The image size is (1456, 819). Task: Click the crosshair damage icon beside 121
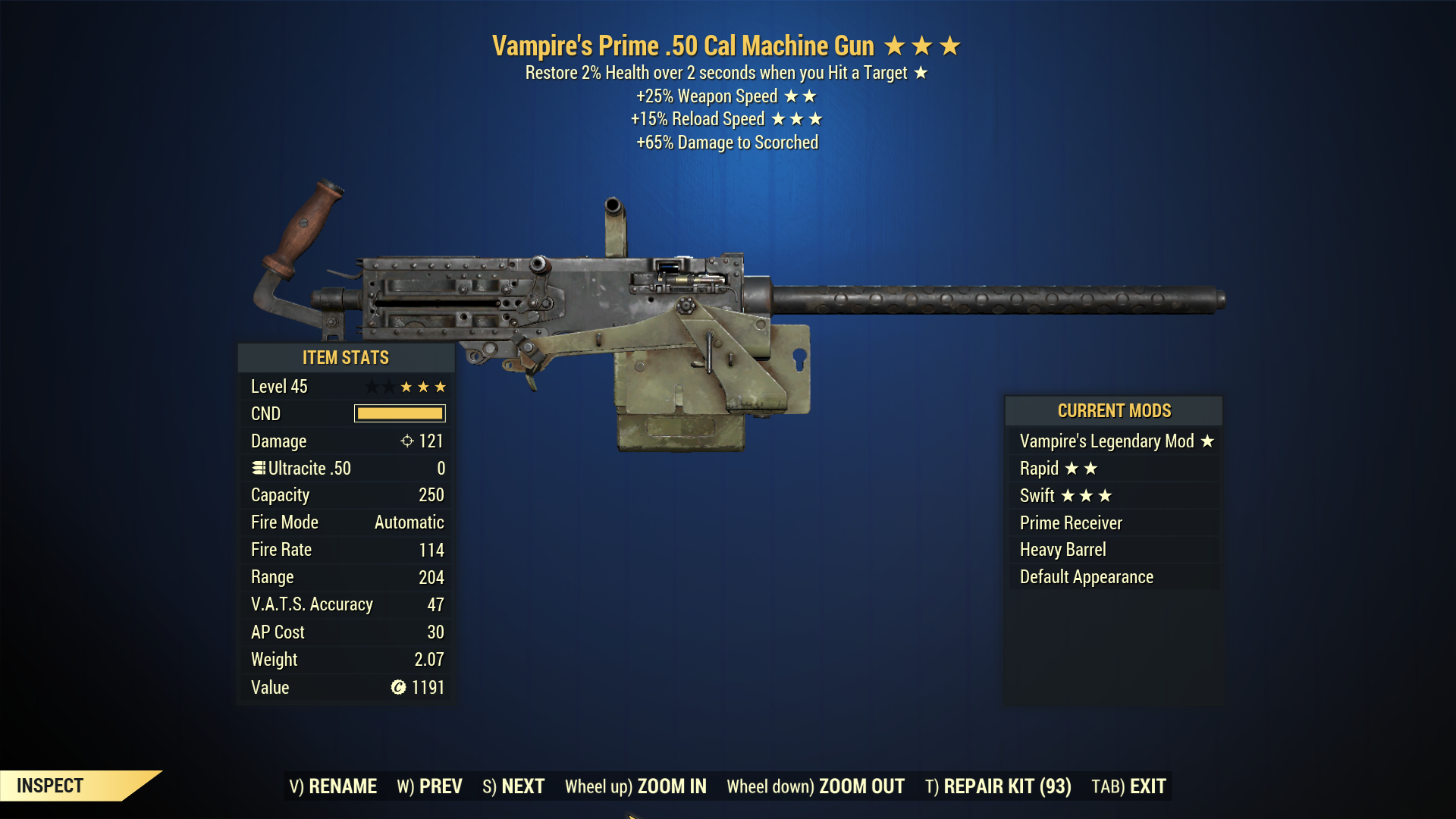click(x=407, y=441)
